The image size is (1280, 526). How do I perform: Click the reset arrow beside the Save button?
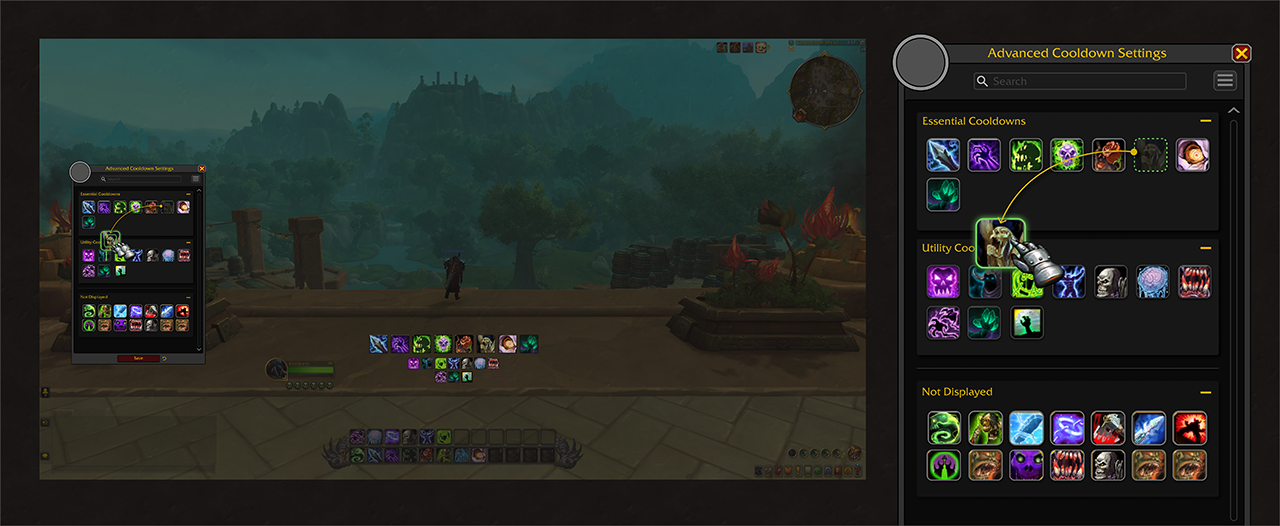pyautogui.click(x=163, y=357)
